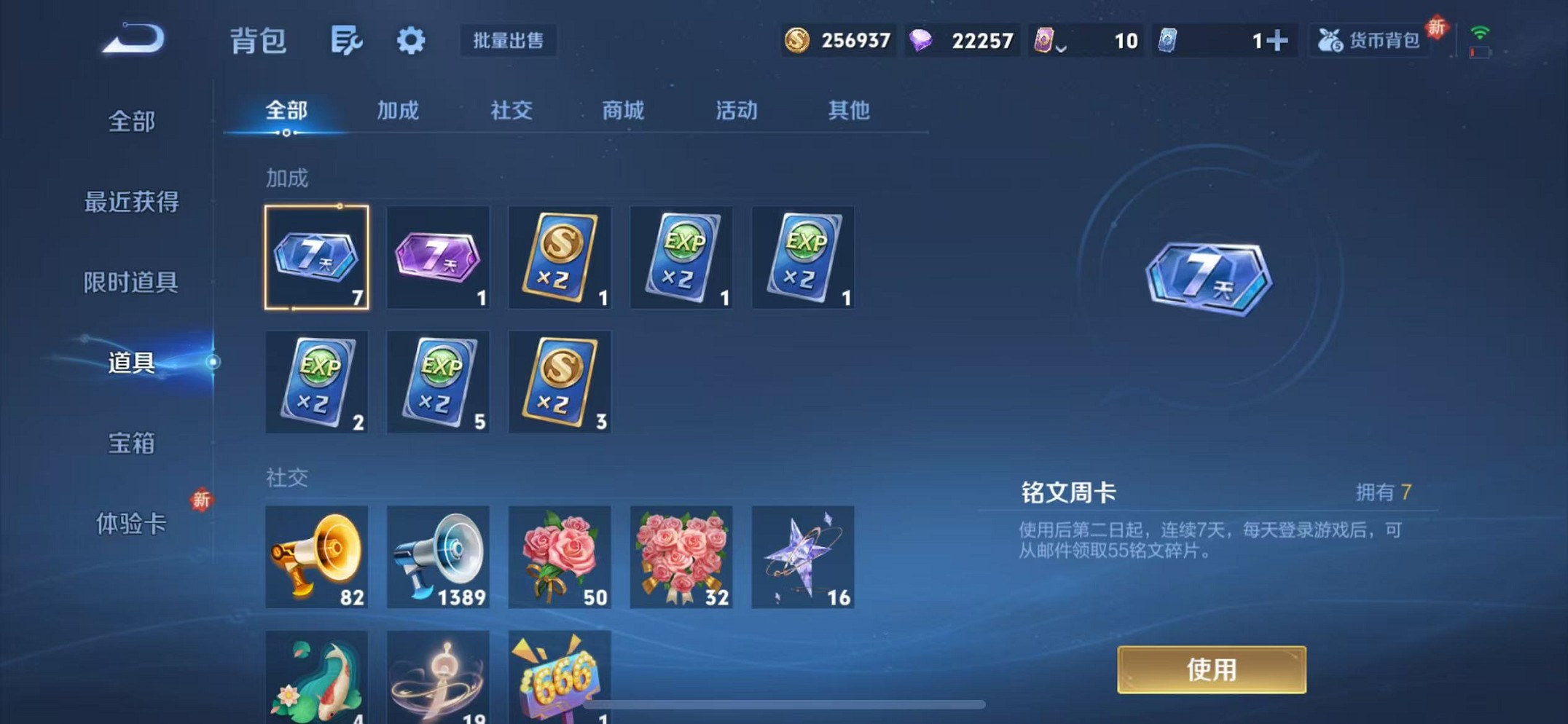The width and height of the screenshot is (1568, 724).
Task: Click the 批量出售 batch sell button
Action: pyautogui.click(x=509, y=42)
